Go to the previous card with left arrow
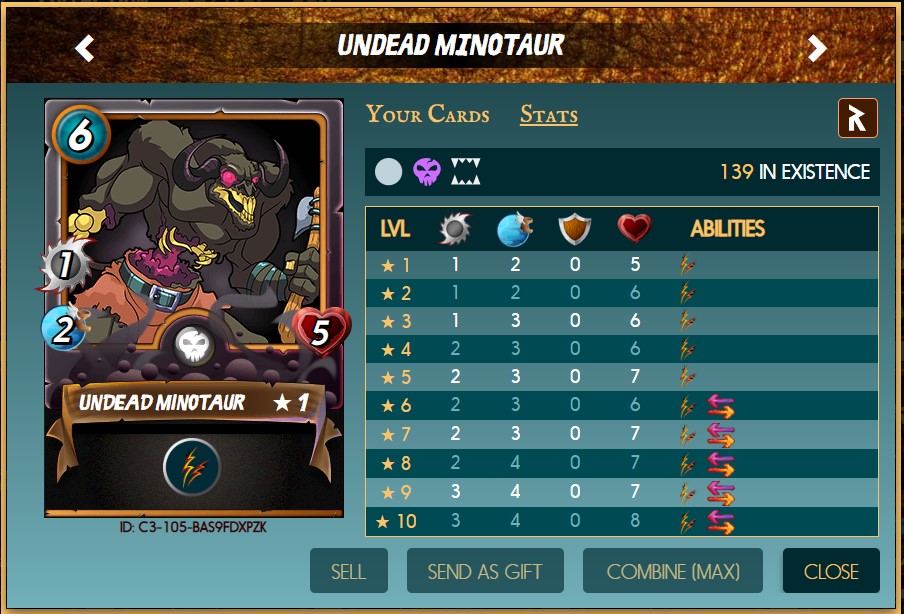 pos(85,47)
